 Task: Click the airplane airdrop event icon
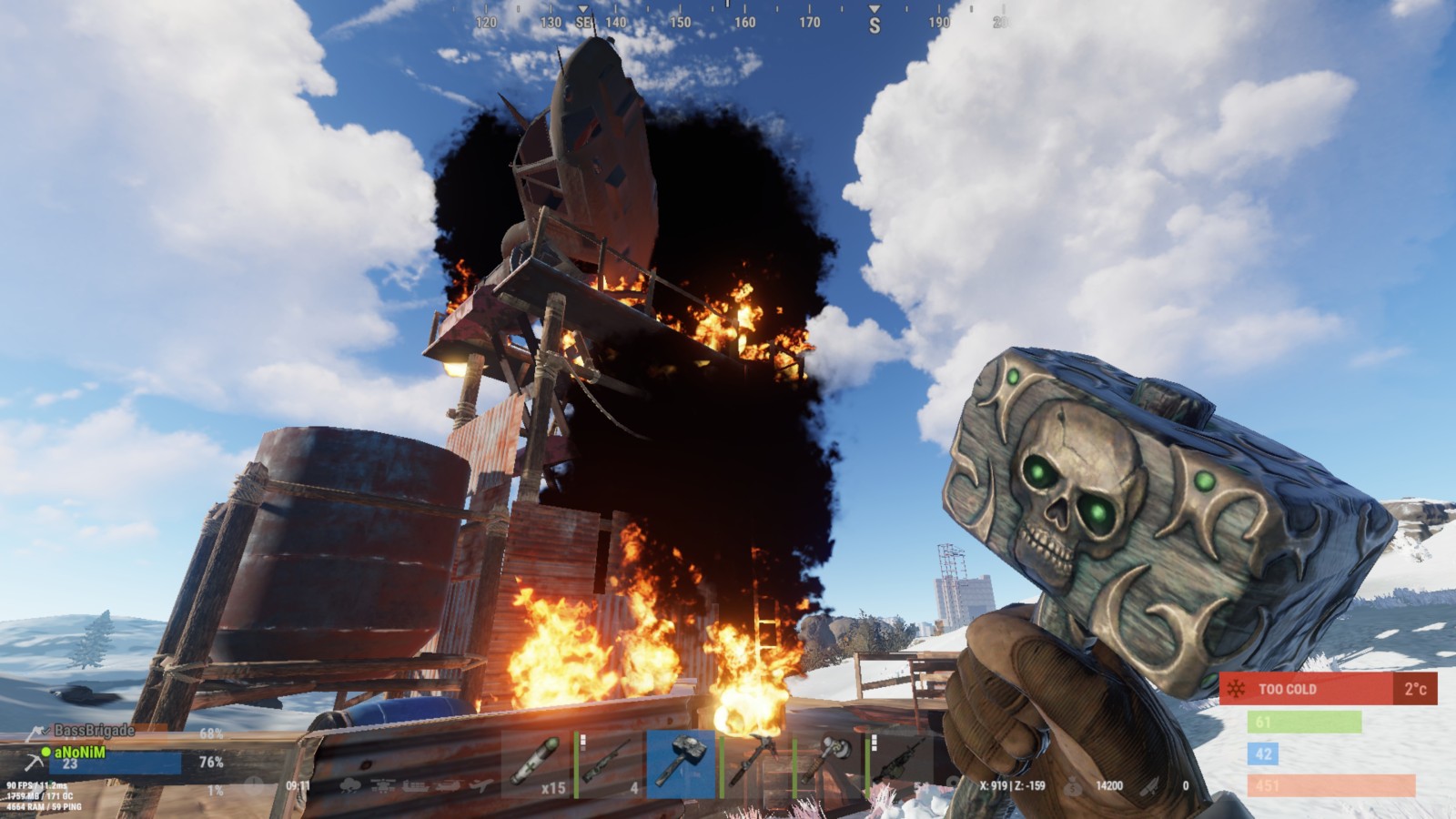[481, 786]
